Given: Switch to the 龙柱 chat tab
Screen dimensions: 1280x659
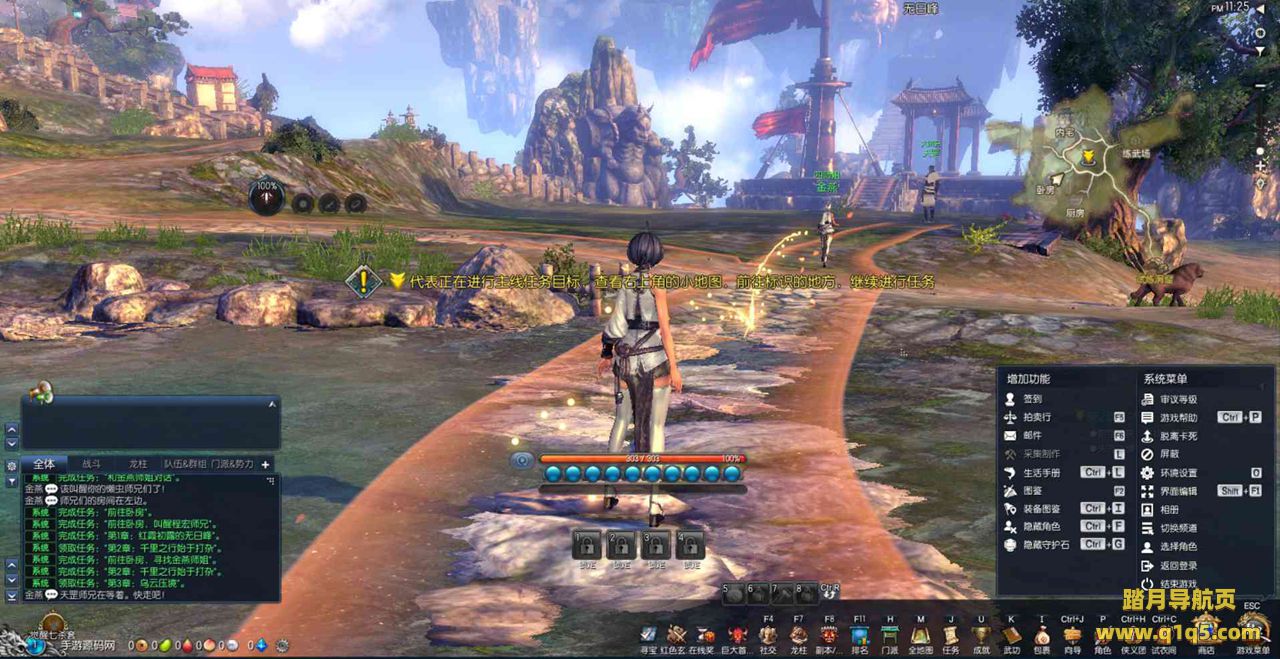Looking at the screenshot, I should click(x=138, y=464).
